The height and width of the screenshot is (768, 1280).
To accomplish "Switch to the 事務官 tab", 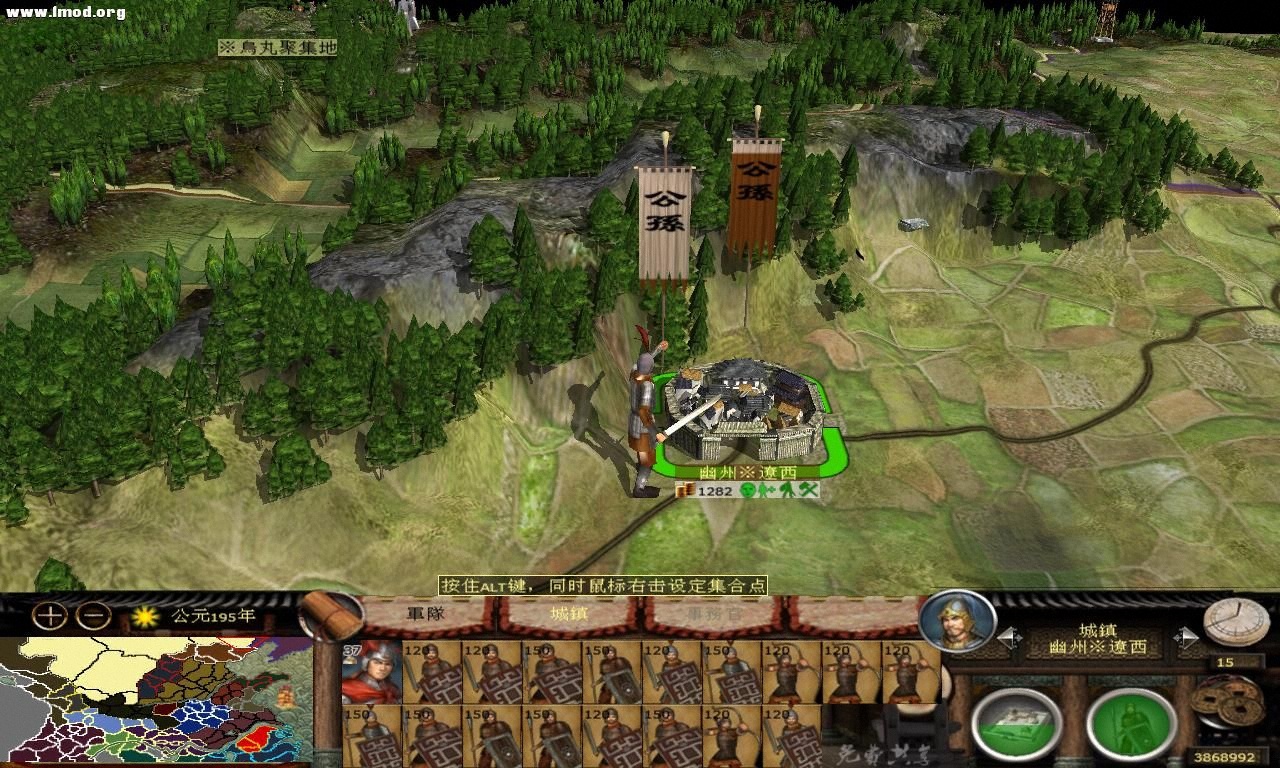I will click(714, 614).
